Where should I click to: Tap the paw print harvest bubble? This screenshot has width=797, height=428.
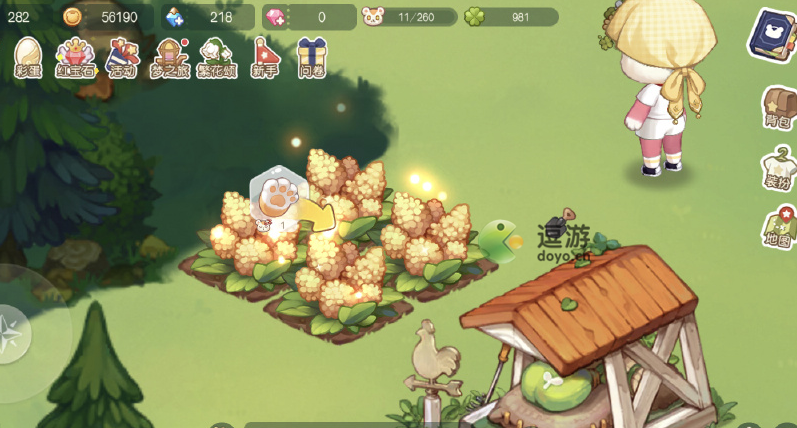[x=274, y=194]
